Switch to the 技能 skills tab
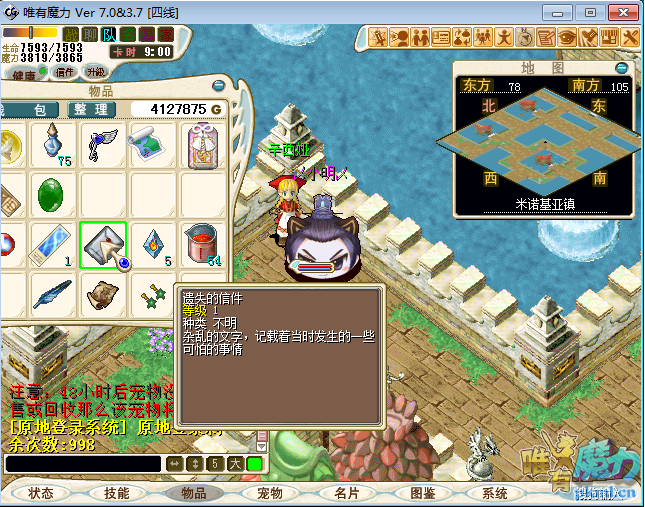Screen dimensions: 645x507 point(117,493)
